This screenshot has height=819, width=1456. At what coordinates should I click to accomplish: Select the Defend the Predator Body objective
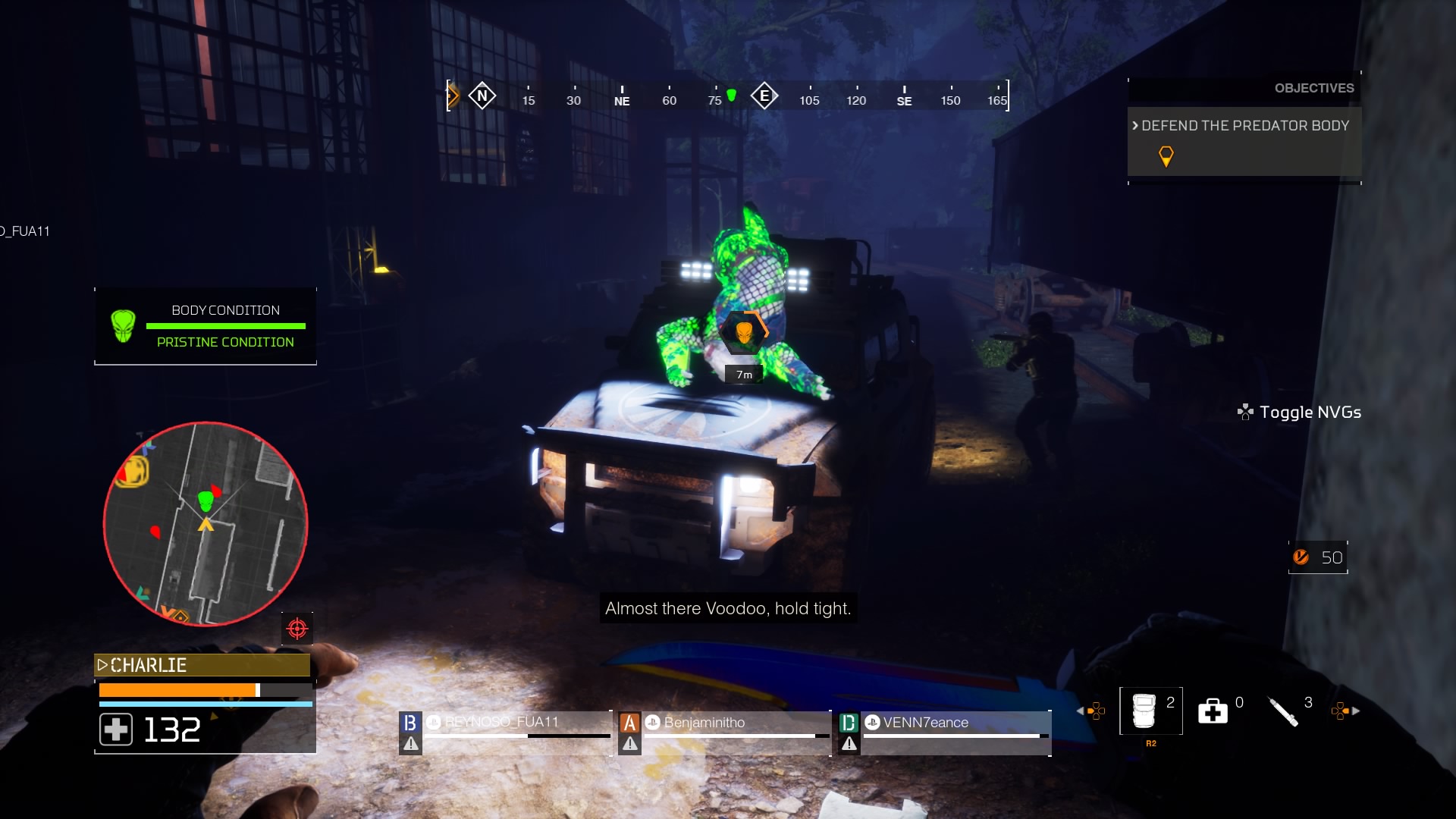click(x=1244, y=126)
